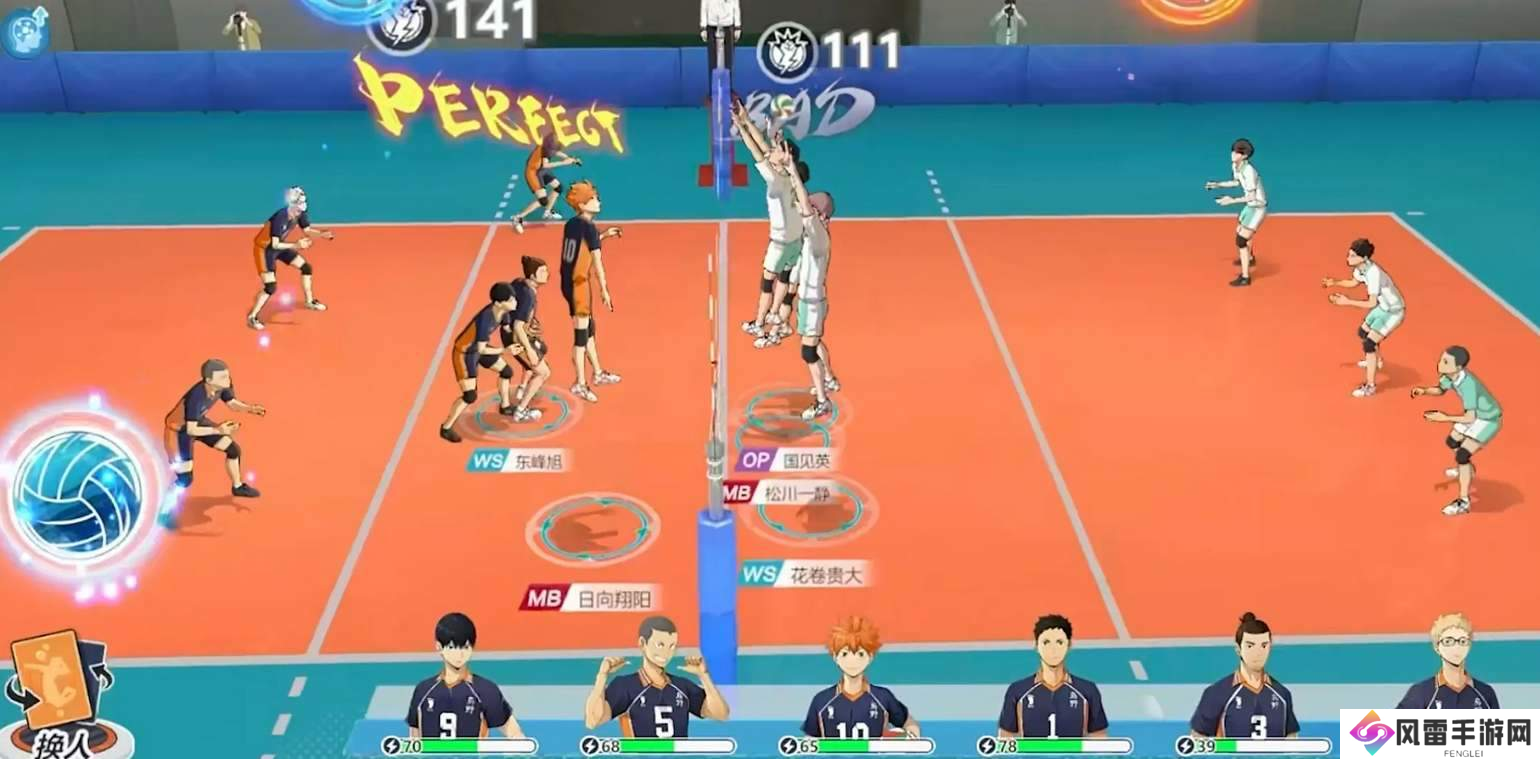Image resolution: width=1540 pixels, height=759 pixels.
Task: Select the WS 东峰旭 player label
Action: 518,461
